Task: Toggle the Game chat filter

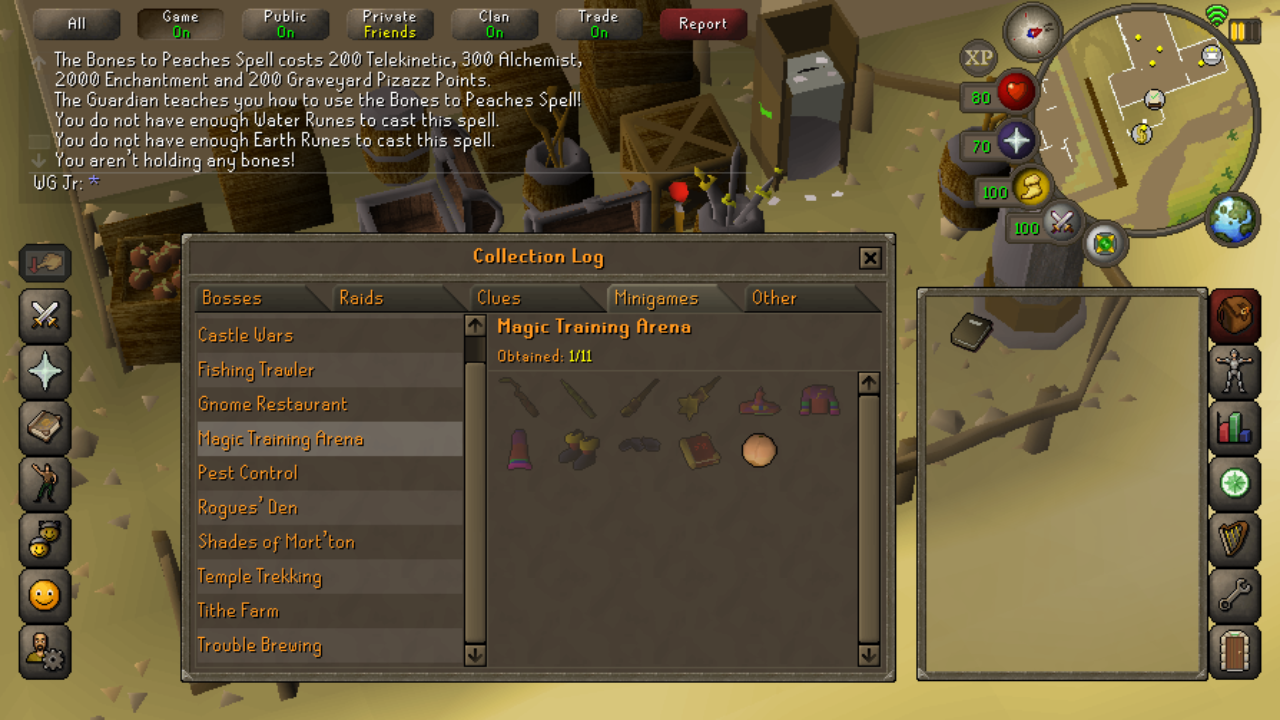Action: 180,24
